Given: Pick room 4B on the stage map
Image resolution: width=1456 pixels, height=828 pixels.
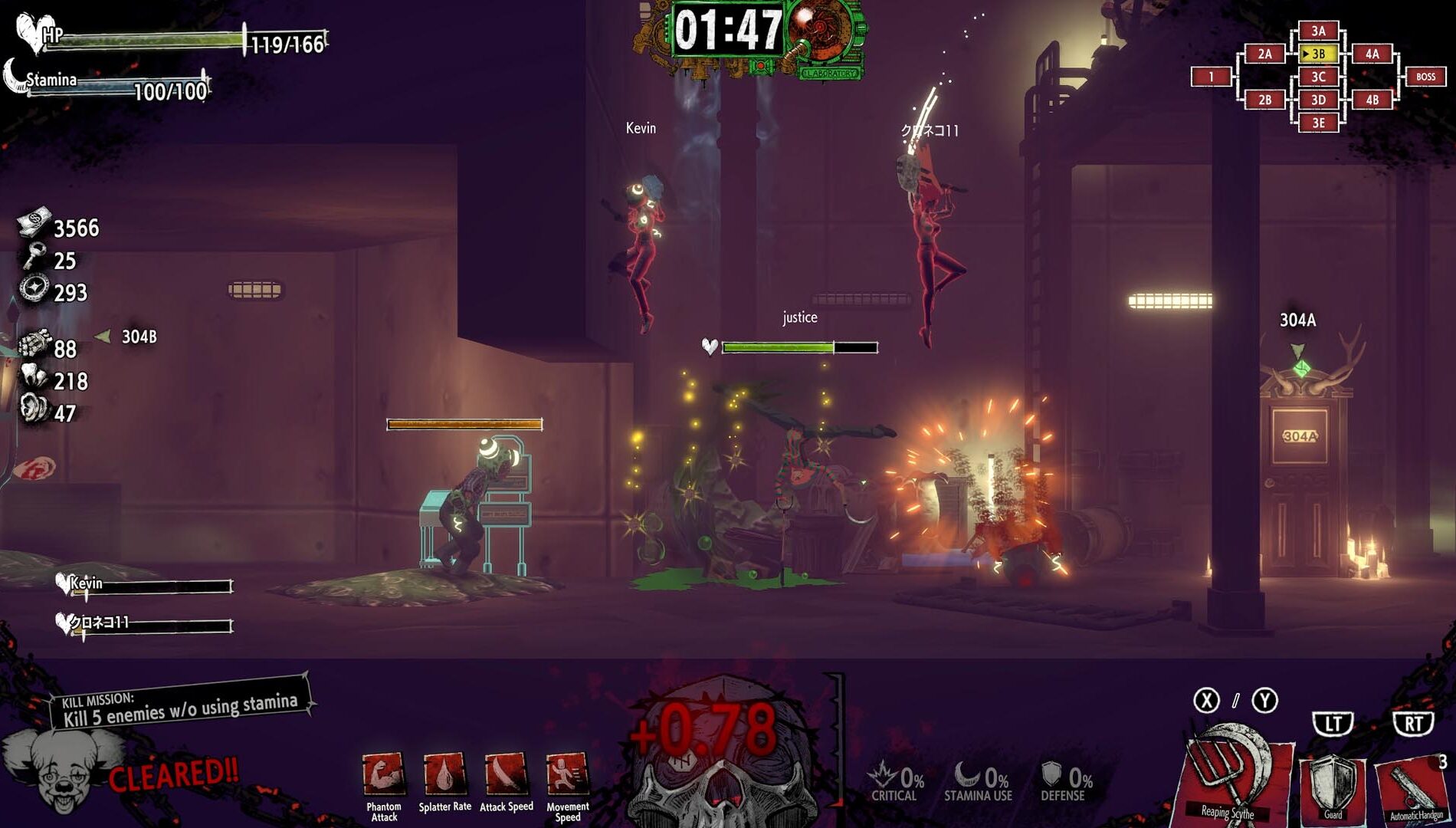Looking at the screenshot, I should [1372, 100].
